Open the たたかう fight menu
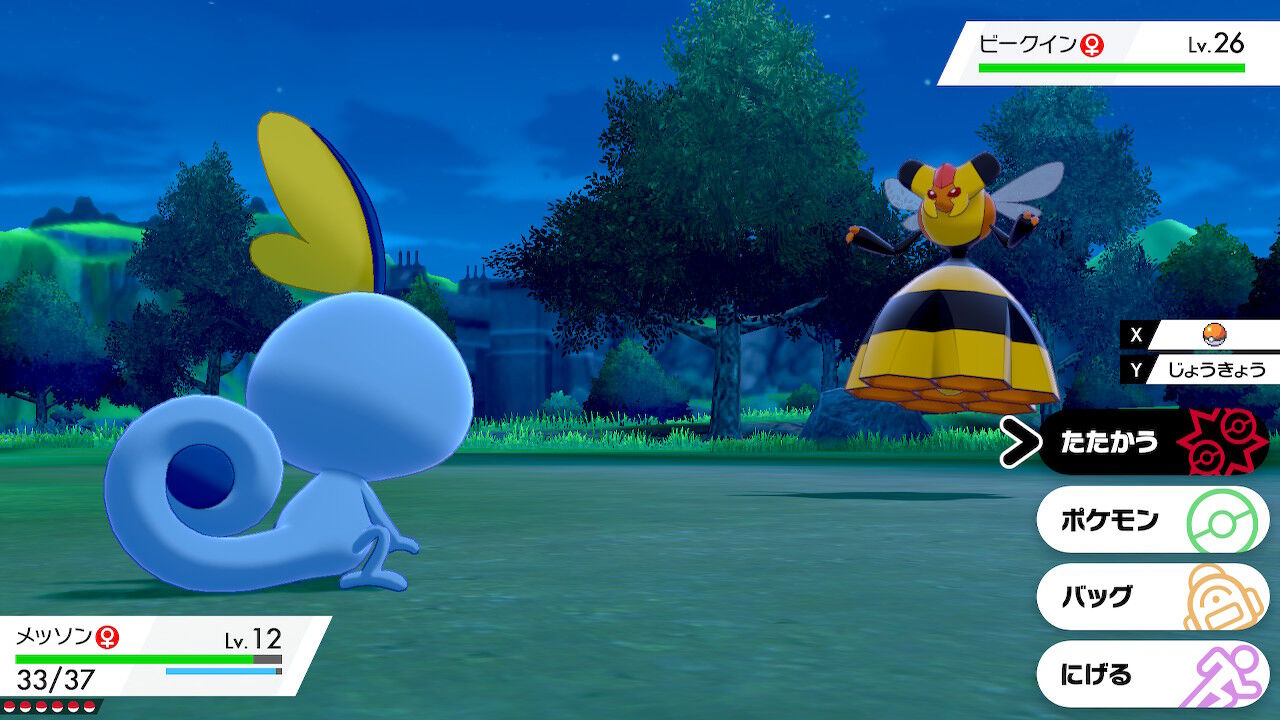Screen dimensions: 1280x720 pos(1110,441)
